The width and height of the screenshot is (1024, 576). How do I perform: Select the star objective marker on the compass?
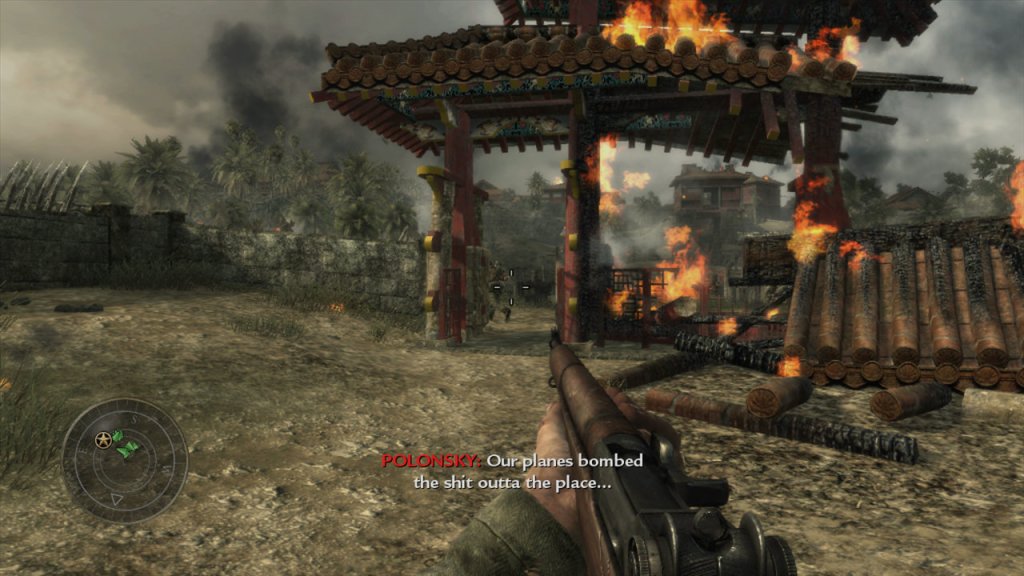103,439
